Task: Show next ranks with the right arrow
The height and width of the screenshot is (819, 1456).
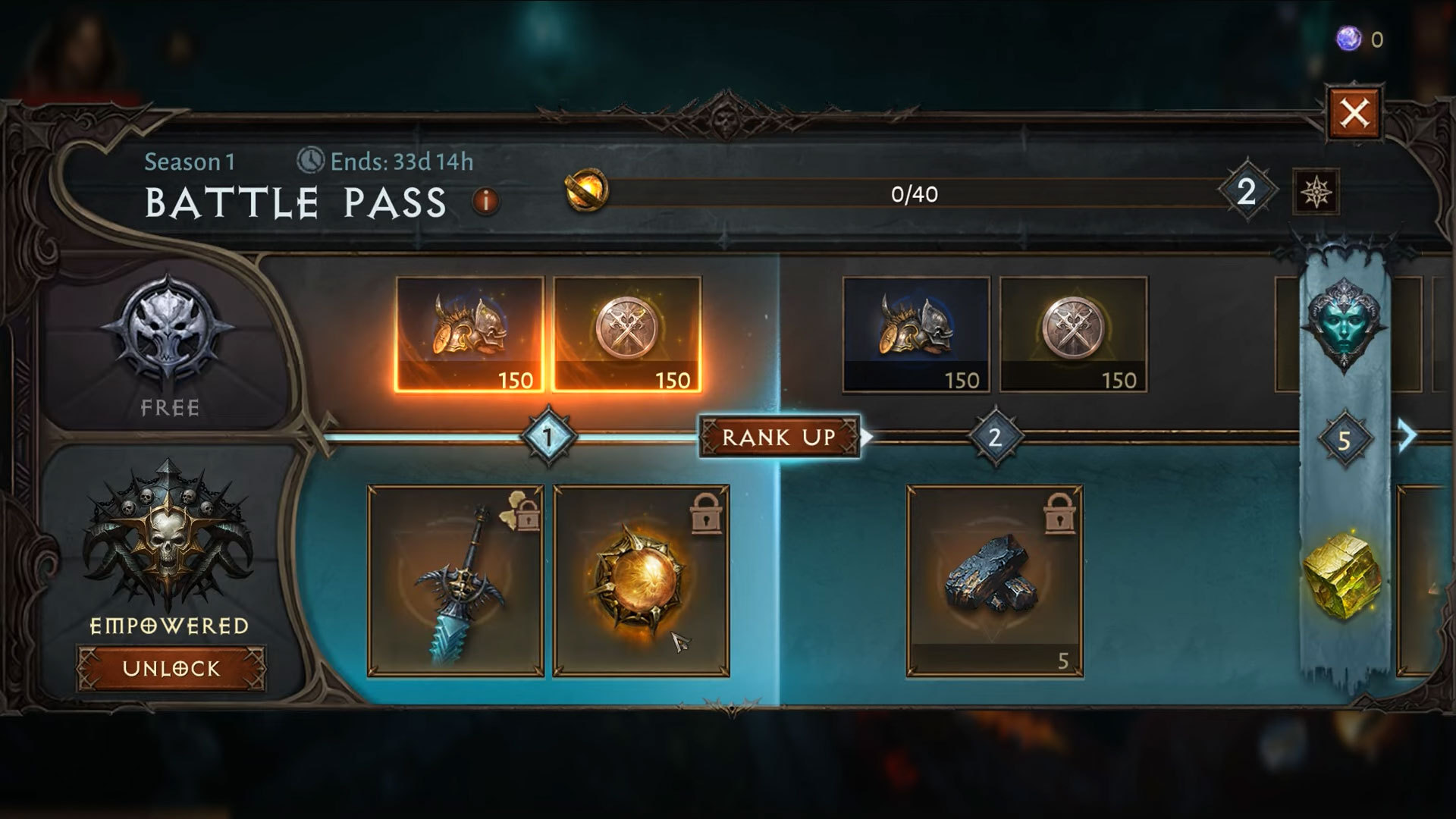Action: point(1407,437)
